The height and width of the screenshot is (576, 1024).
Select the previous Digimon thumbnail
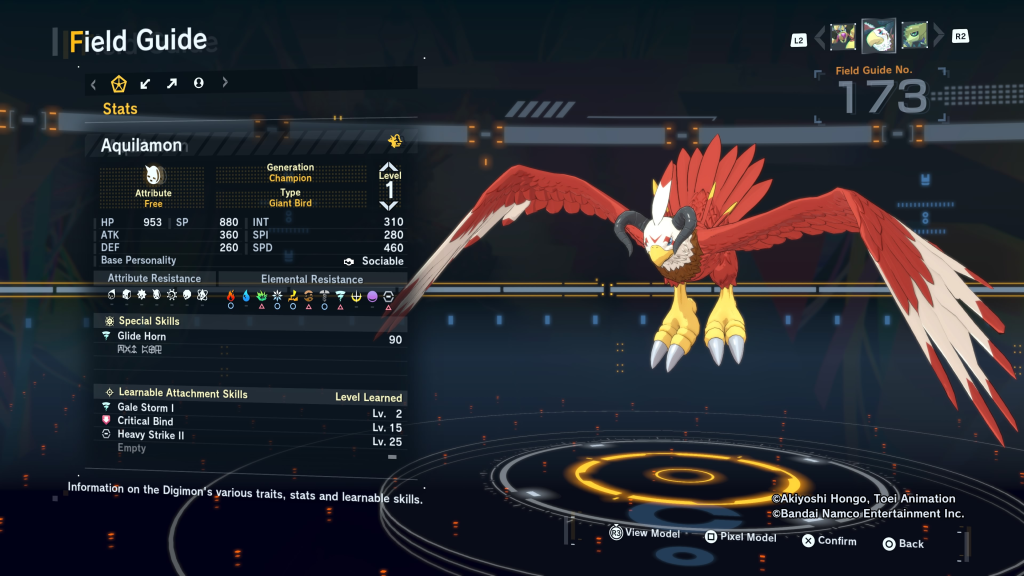pos(843,37)
